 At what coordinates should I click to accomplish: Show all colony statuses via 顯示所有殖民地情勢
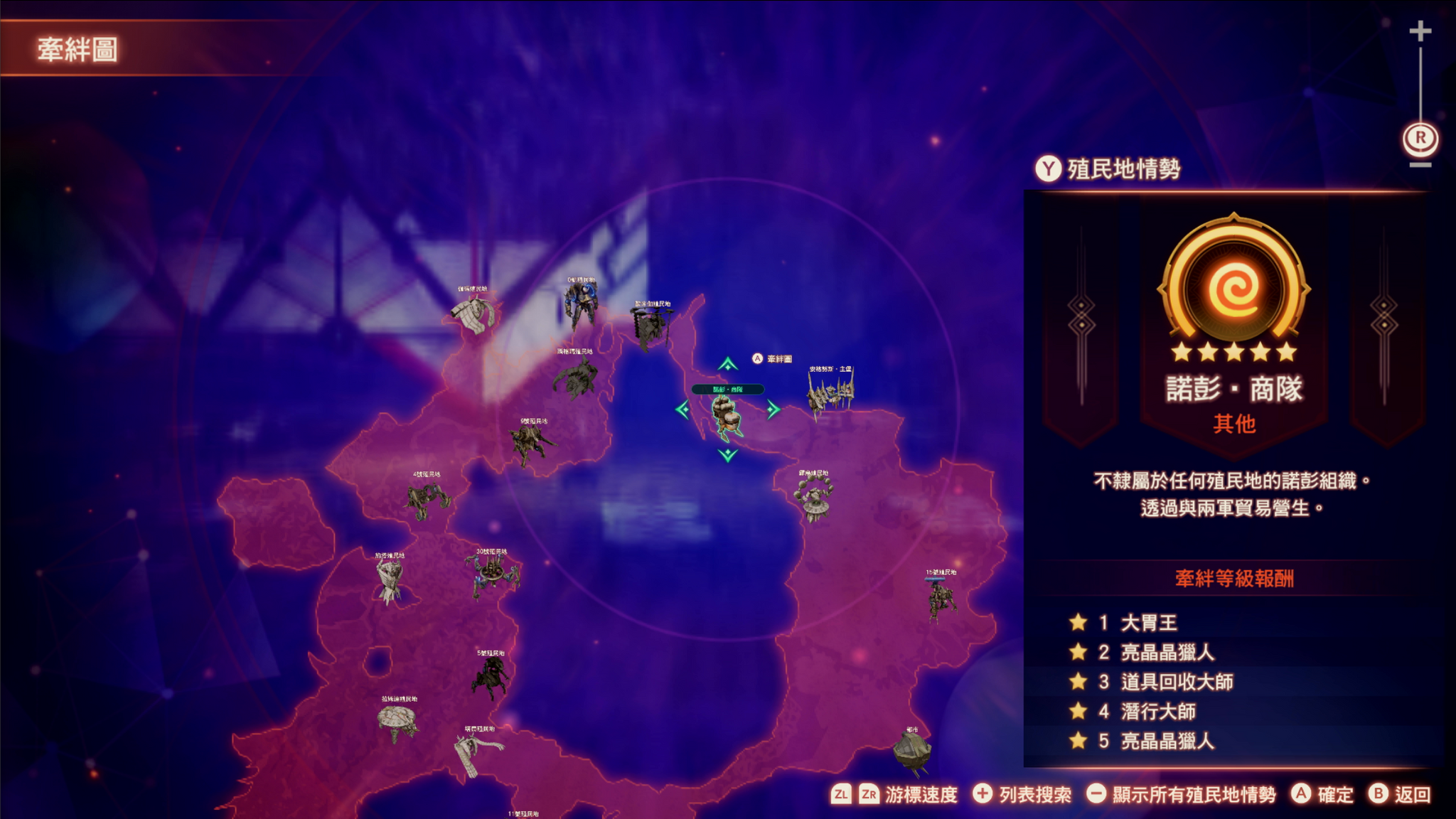(1182, 794)
